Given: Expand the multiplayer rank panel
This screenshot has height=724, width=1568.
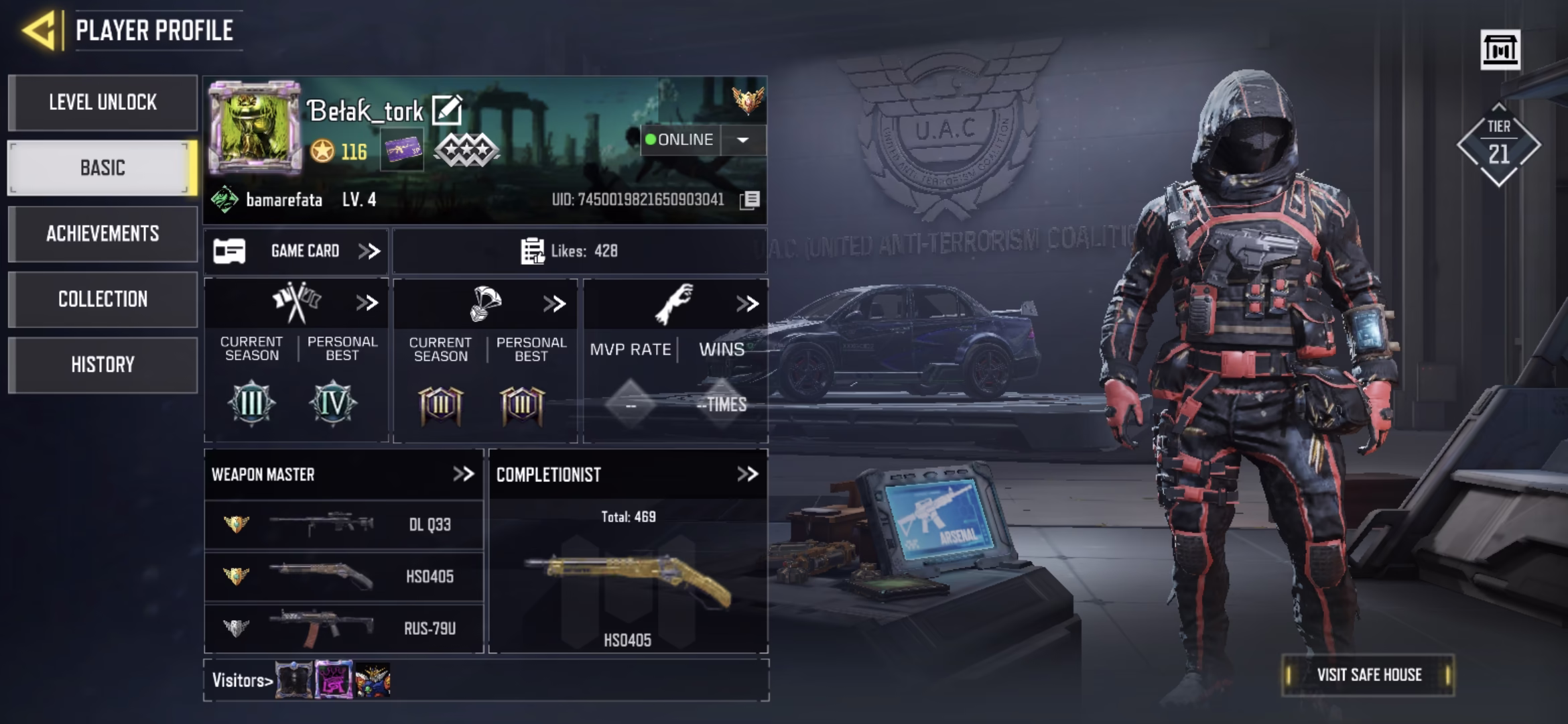Looking at the screenshot, I should click(367, 303).
